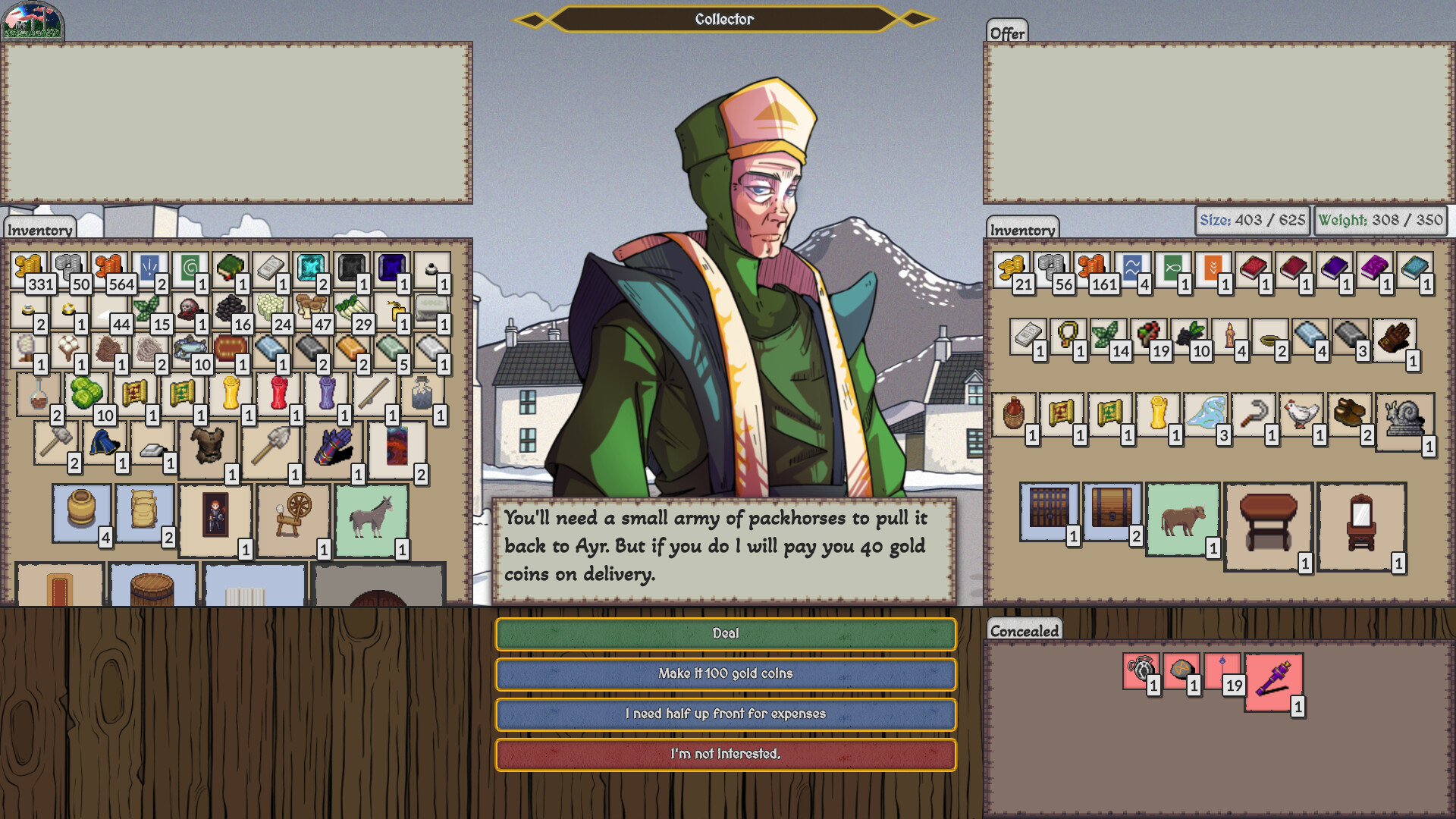
Task: Accept by pressing the Deal button
Action: [x=726, y=633]
